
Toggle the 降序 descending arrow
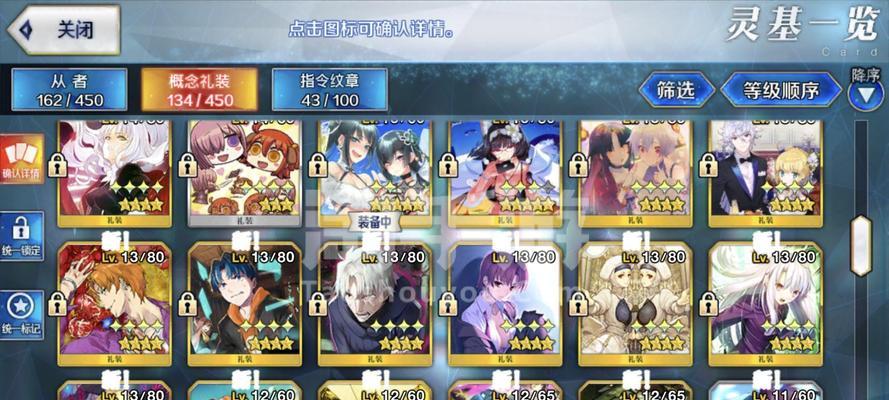(864, 94)
